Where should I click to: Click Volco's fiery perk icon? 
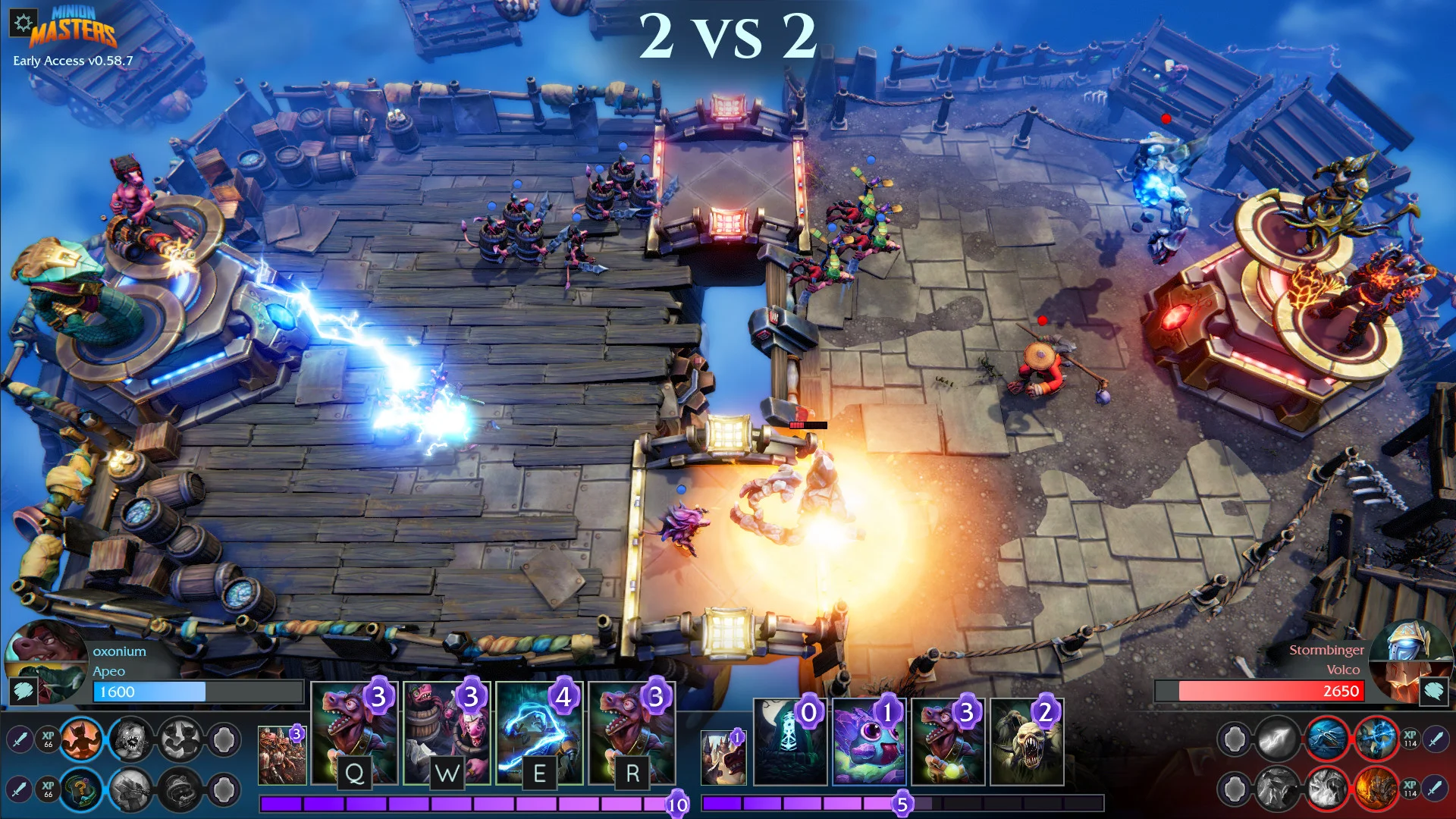(x=1378, y=789)
